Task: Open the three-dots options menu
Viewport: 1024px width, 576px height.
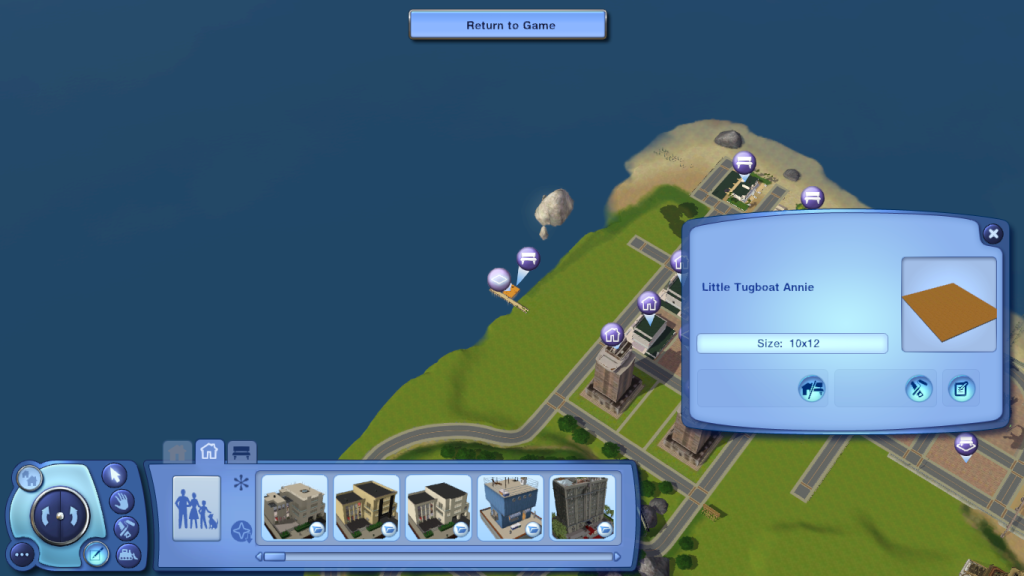Action: coord(22,553)
